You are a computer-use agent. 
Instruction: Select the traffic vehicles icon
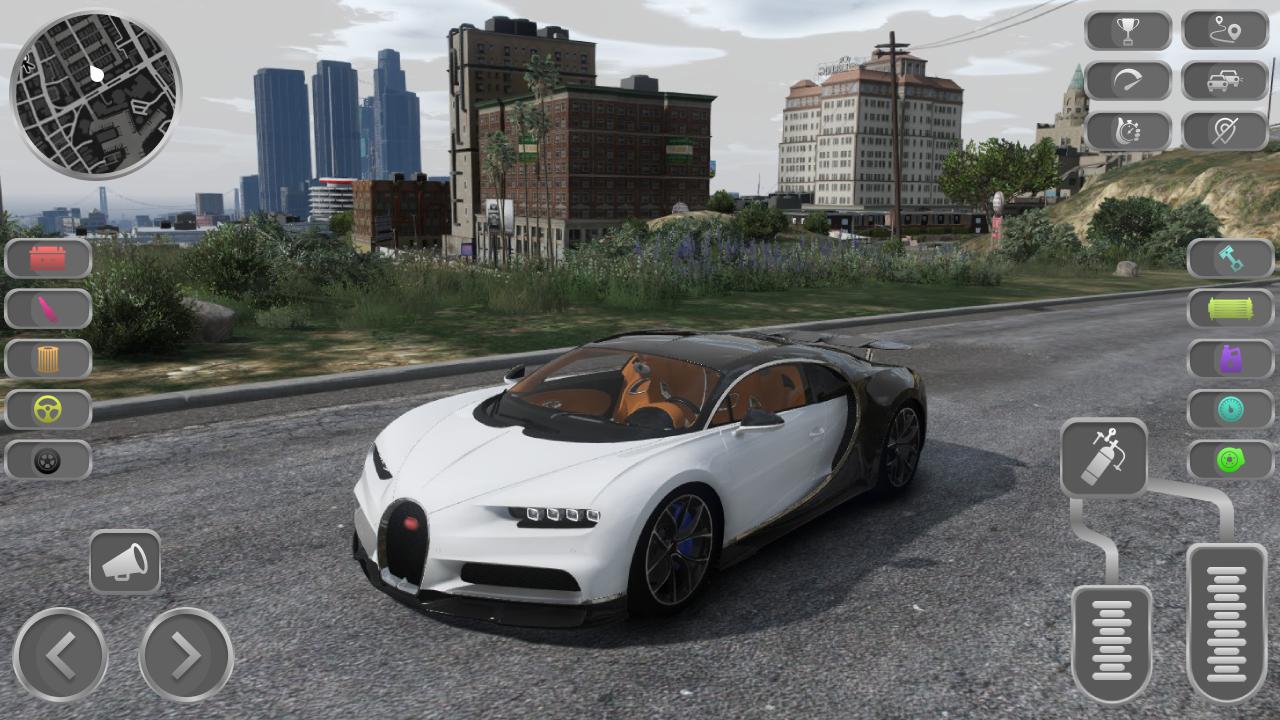(1226, 80)
